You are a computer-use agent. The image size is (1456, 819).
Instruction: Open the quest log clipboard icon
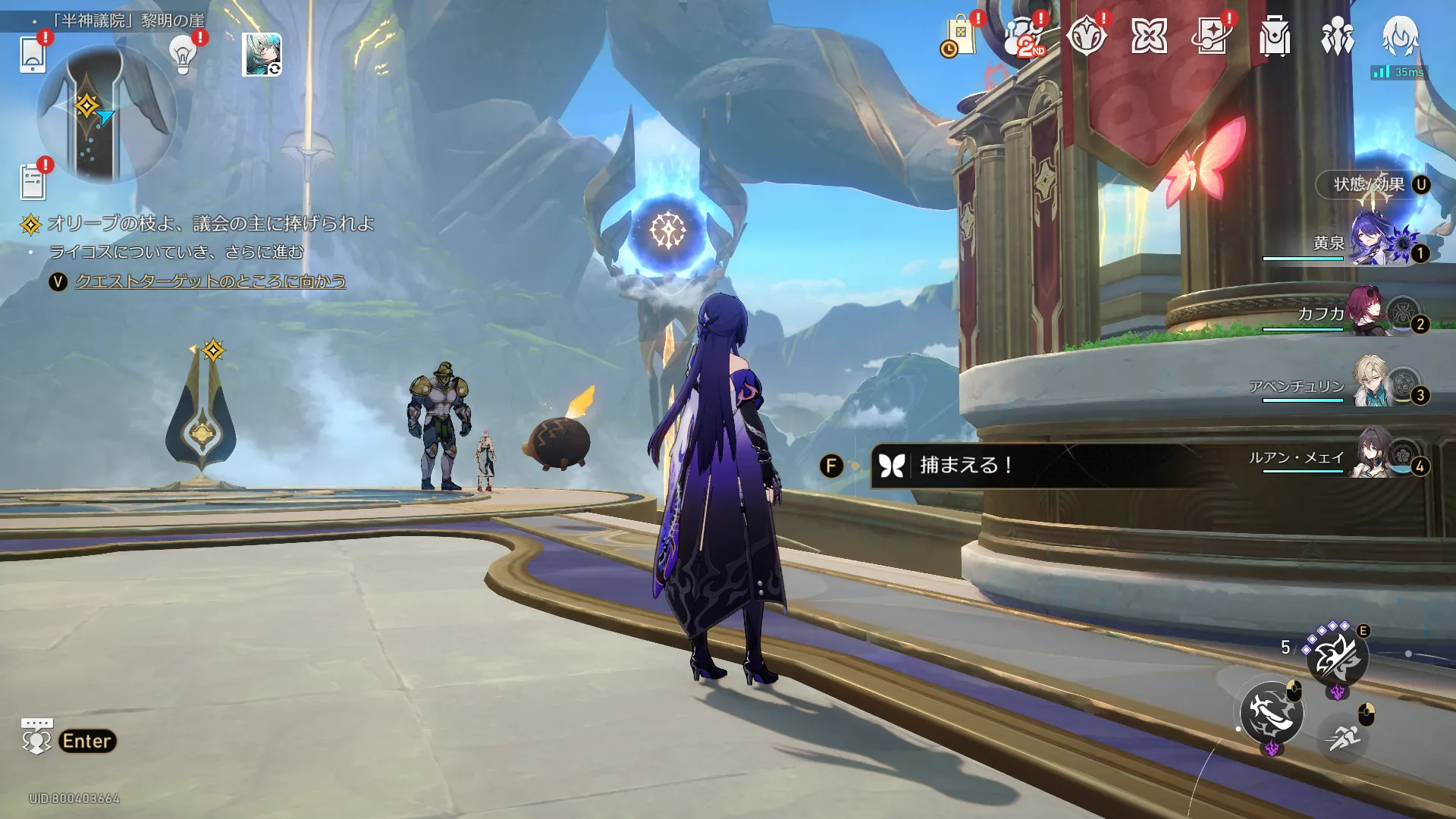33,180
